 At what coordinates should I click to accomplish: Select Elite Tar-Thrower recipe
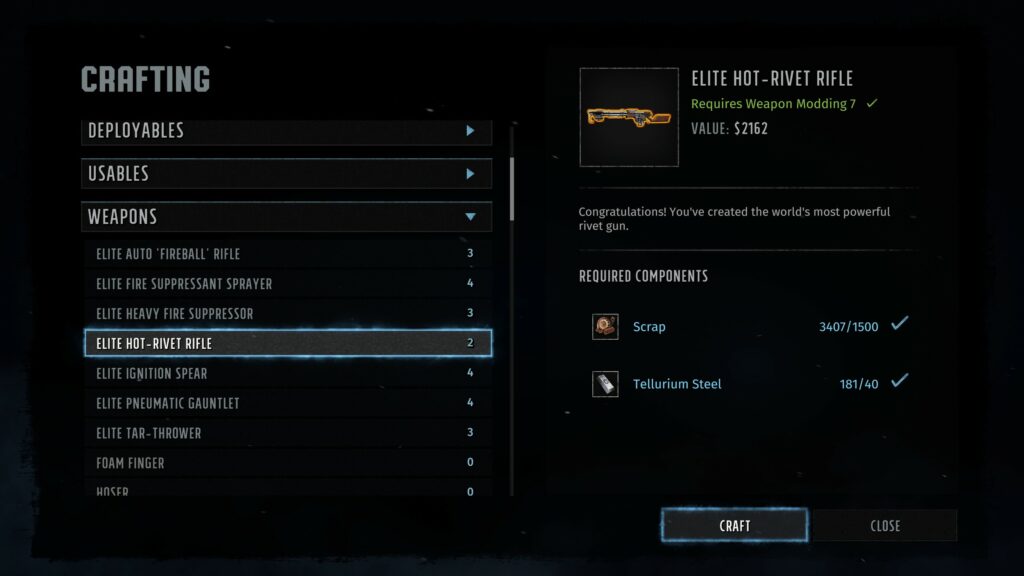click(x=286, y=434)
